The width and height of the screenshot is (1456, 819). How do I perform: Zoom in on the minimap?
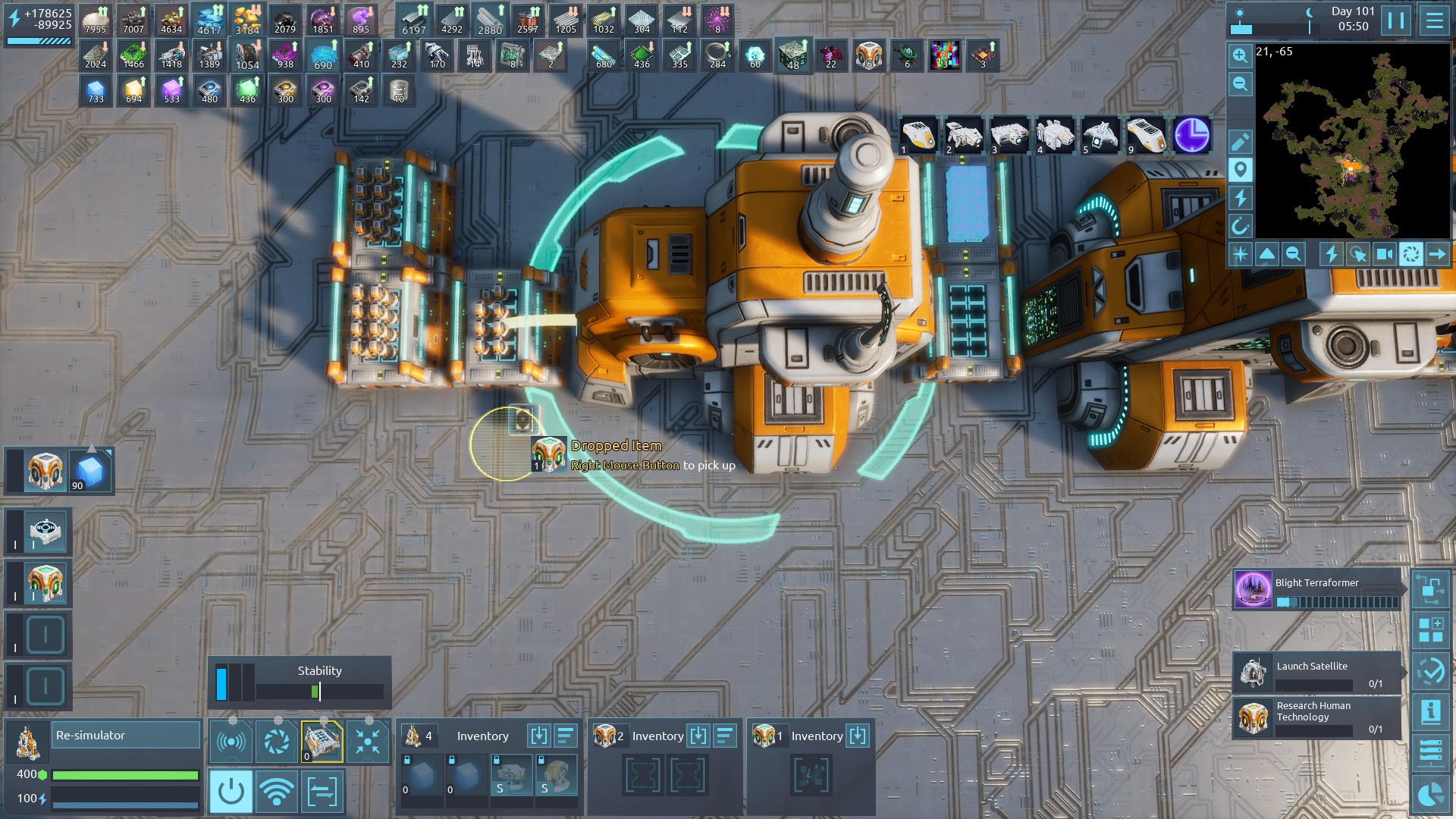point(1240,56)
